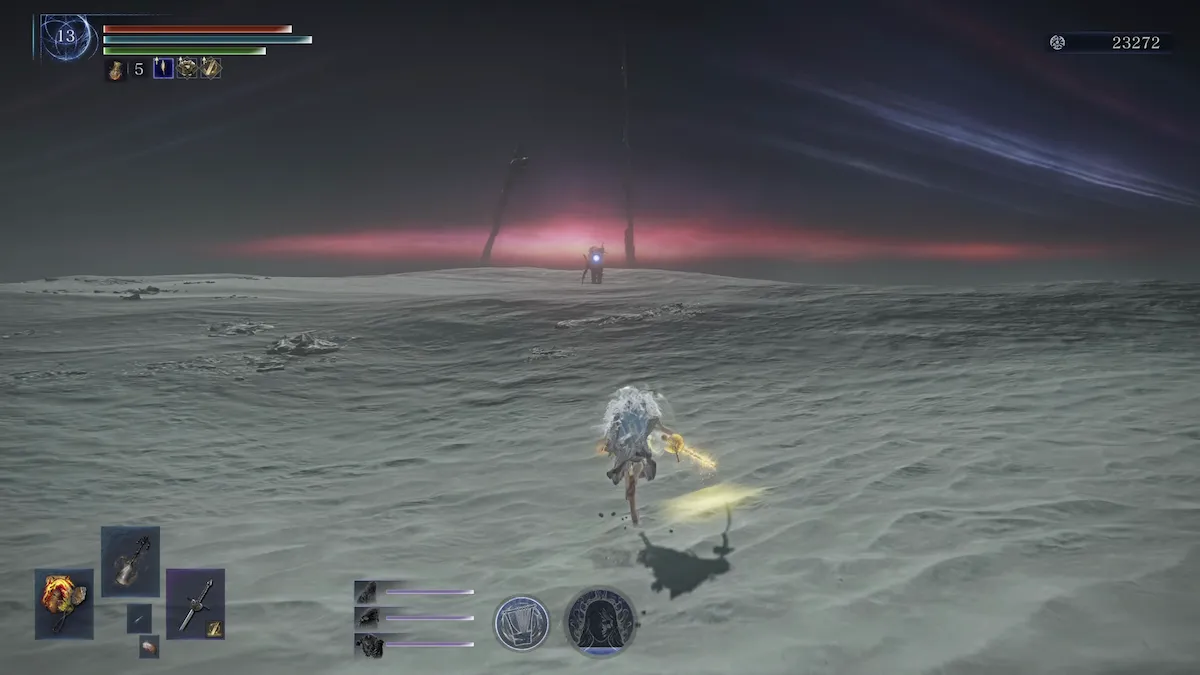Image resolution: width=1200 pixels, height=675 pixels.
Task: Click the blue-highlighted blade buff icon
Action: pos(163,68)
